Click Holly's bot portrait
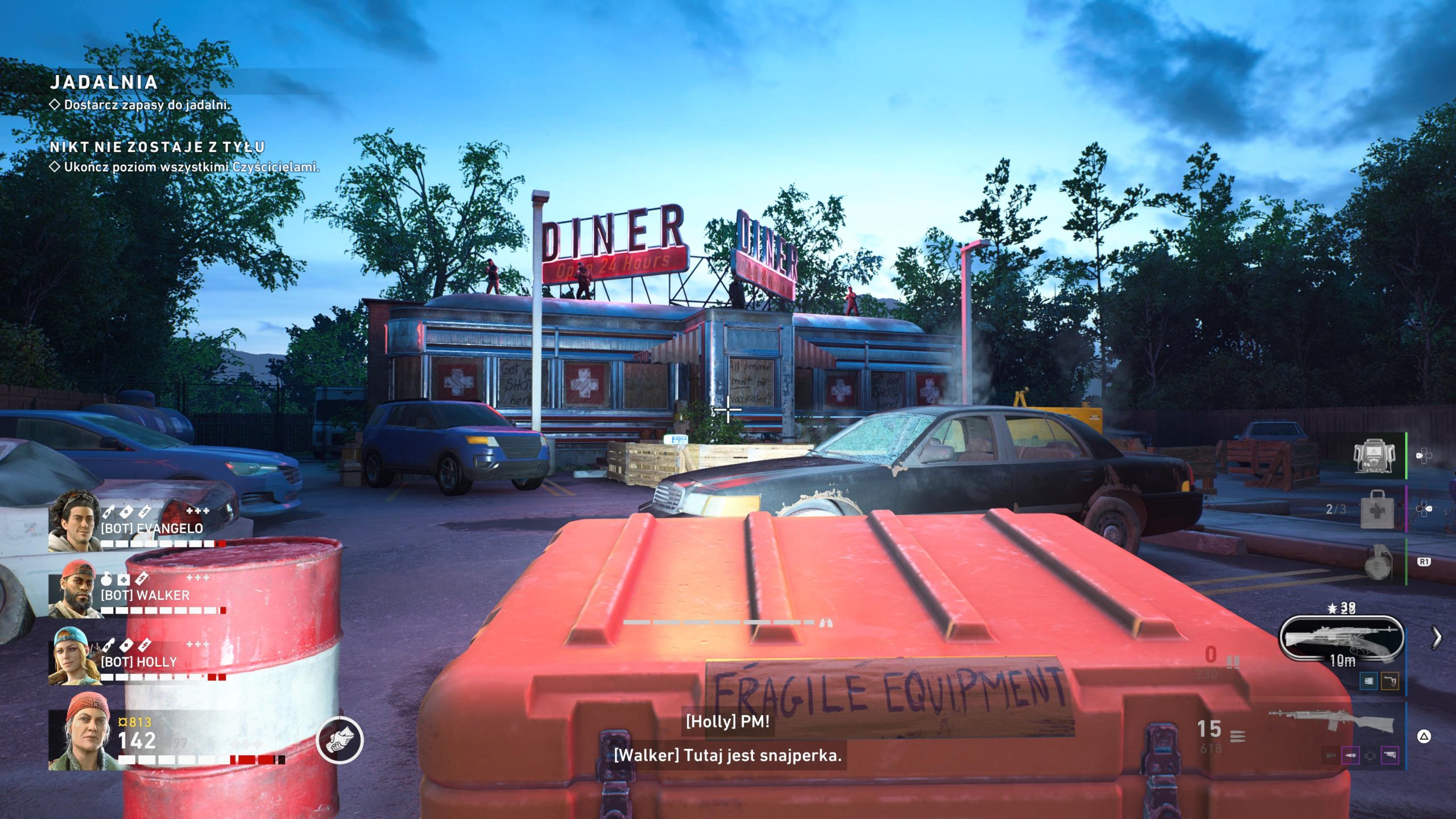 (75, 656)
